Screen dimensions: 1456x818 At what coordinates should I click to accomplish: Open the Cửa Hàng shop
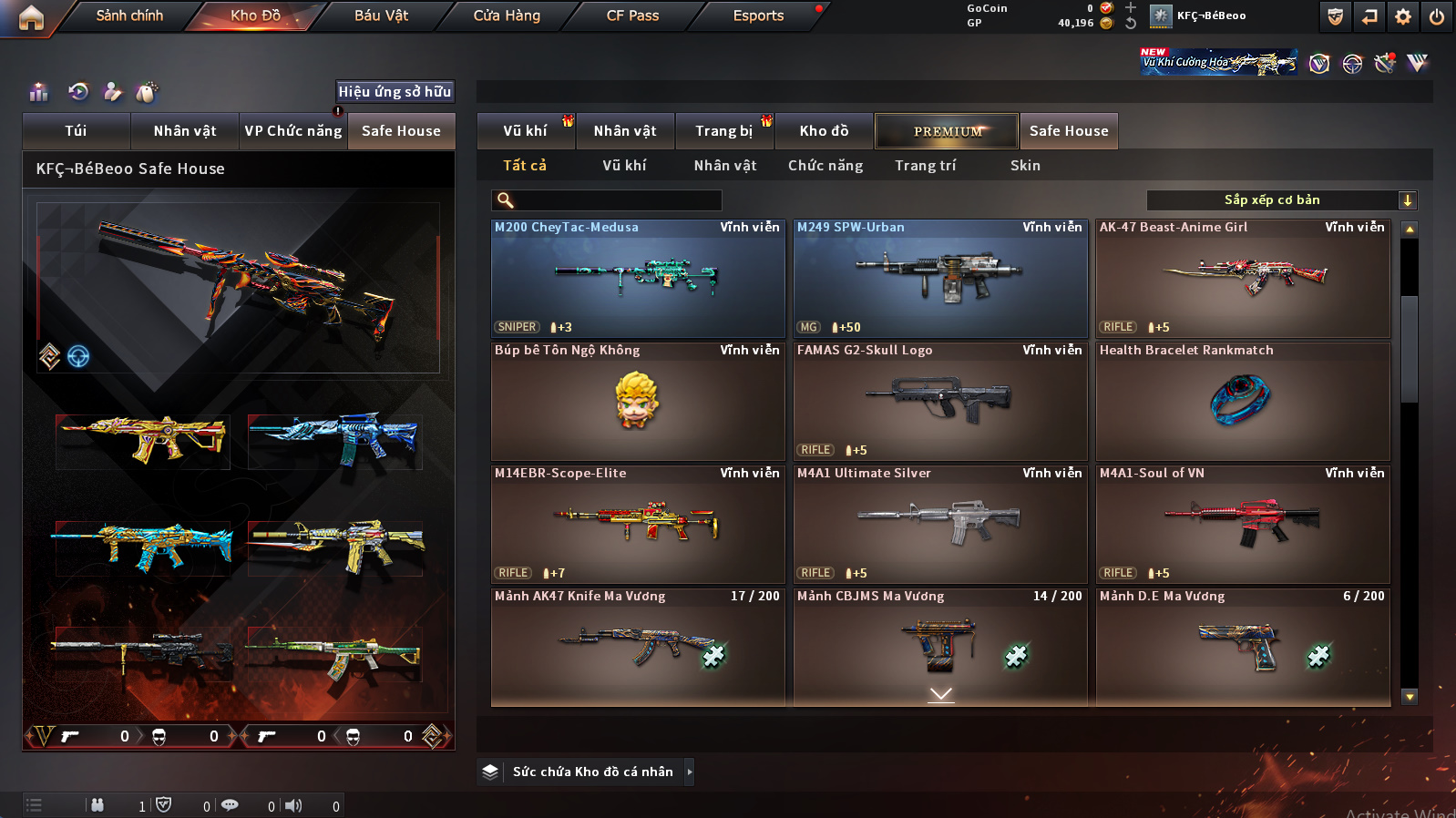pyautogui.click(x=507, y=15)
